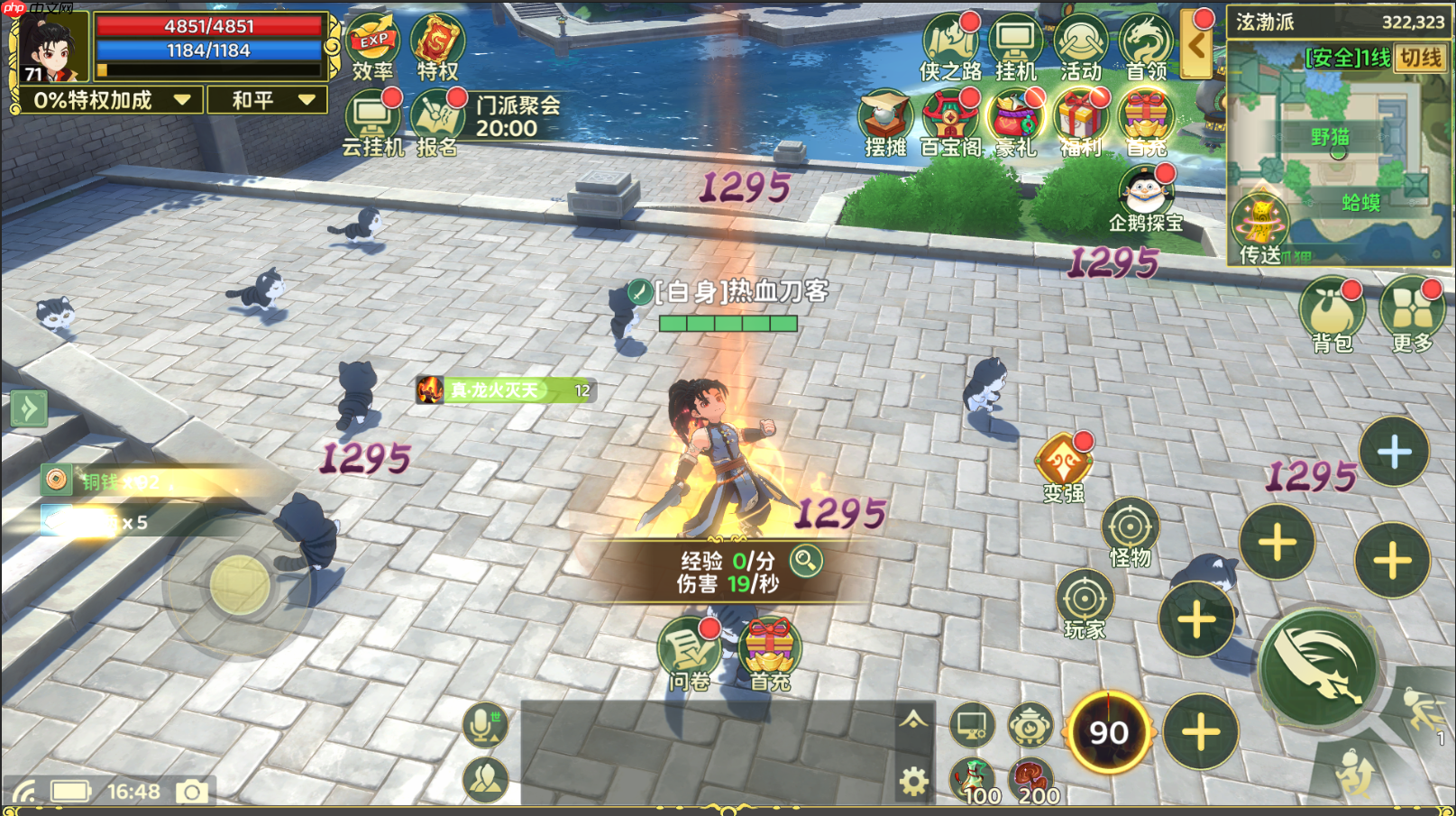Click the 切线 switch line button
The image size is (1456, 816).
pyautogui.click(x=1421, y=58)
